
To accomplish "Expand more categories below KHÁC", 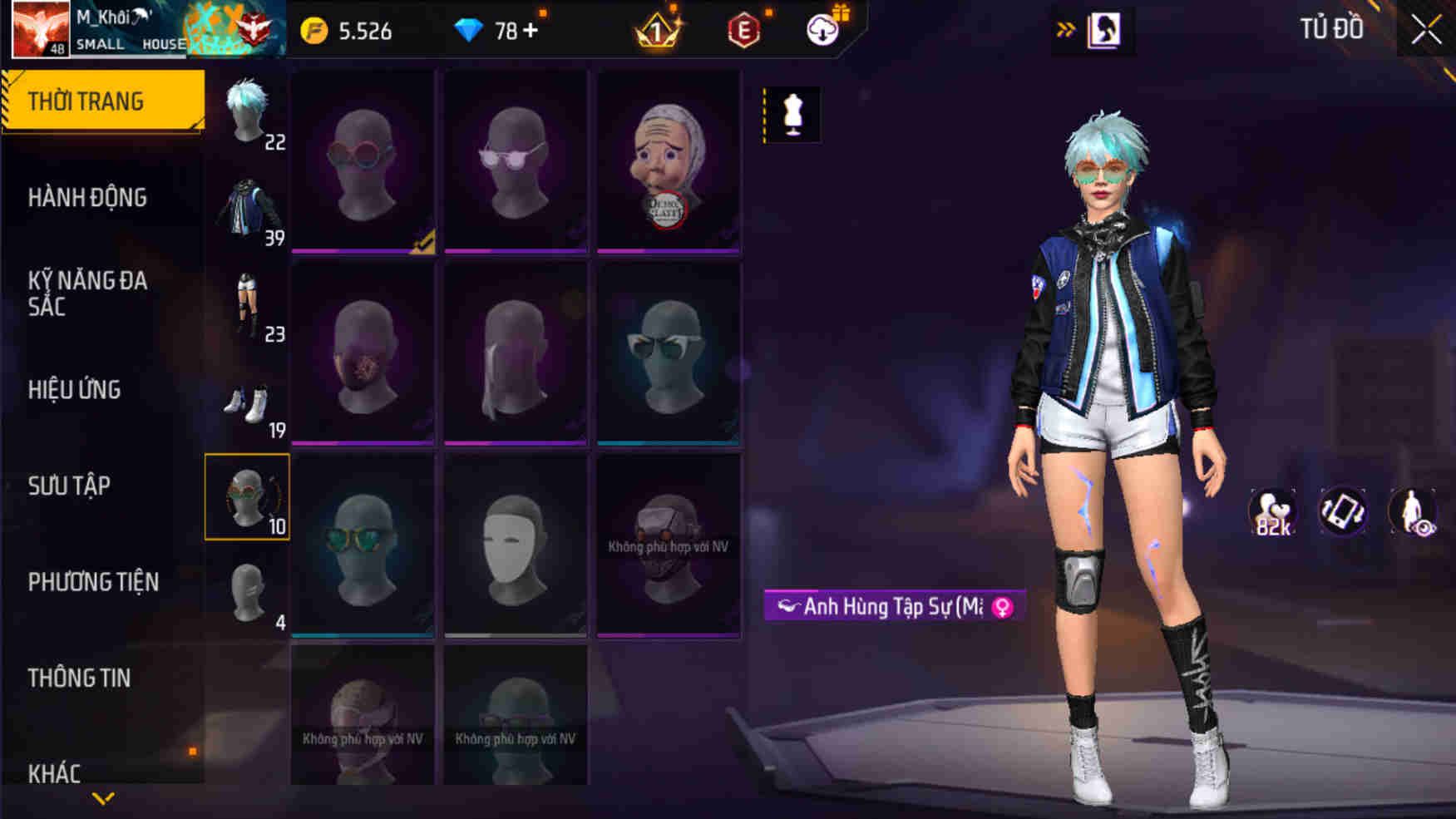I will click(102, 797).
